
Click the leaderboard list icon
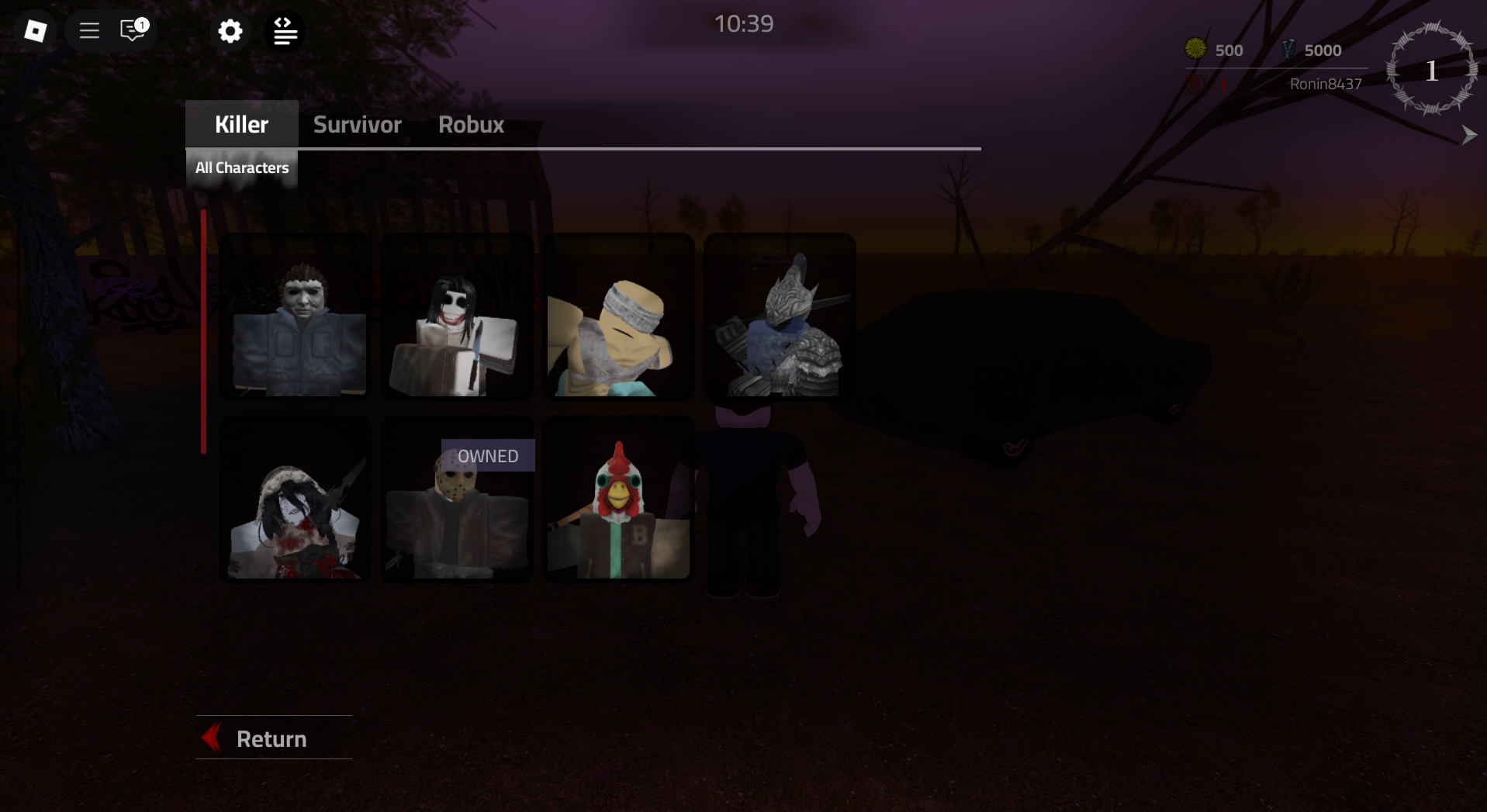pos(284,31)
